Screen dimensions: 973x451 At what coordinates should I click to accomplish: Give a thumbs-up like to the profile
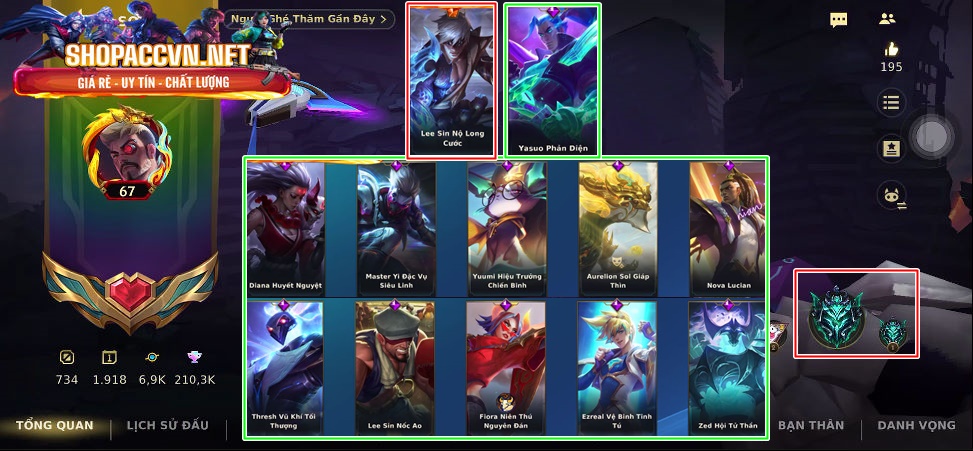tap(891, 50)
